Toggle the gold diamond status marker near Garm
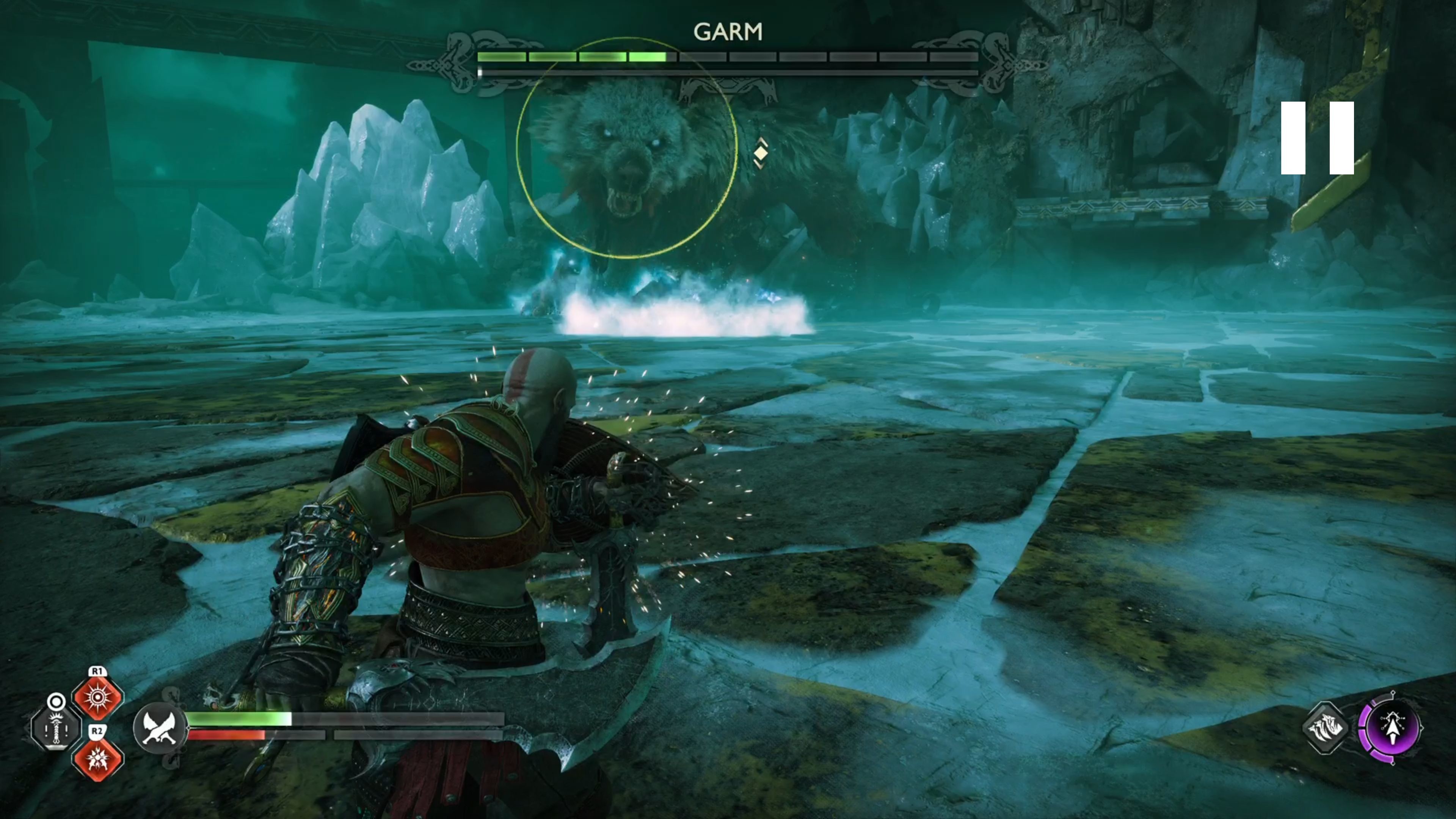 click(x=761, y=154)
